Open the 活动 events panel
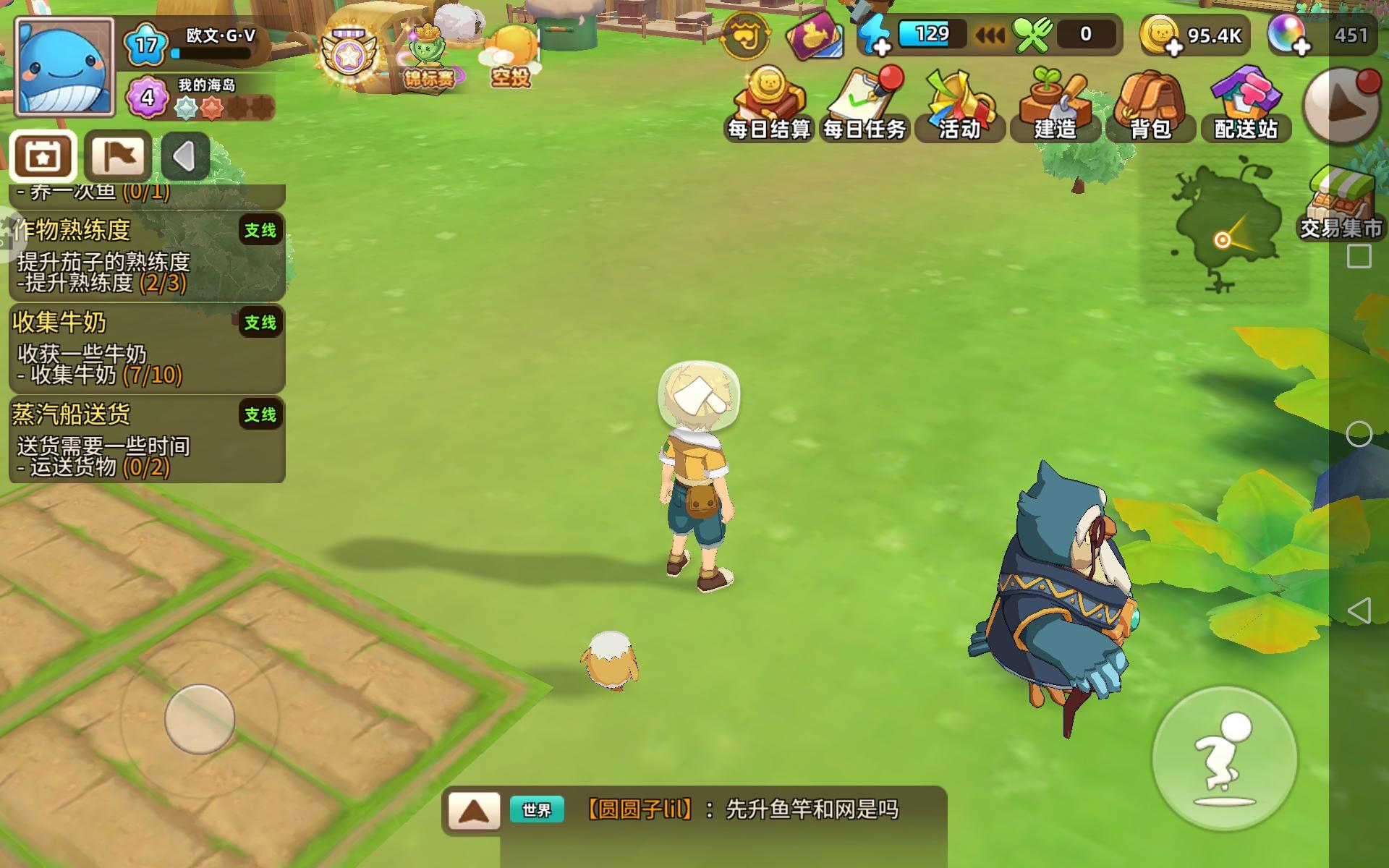This screenshot has width=1389, height=868. (959, 101)
